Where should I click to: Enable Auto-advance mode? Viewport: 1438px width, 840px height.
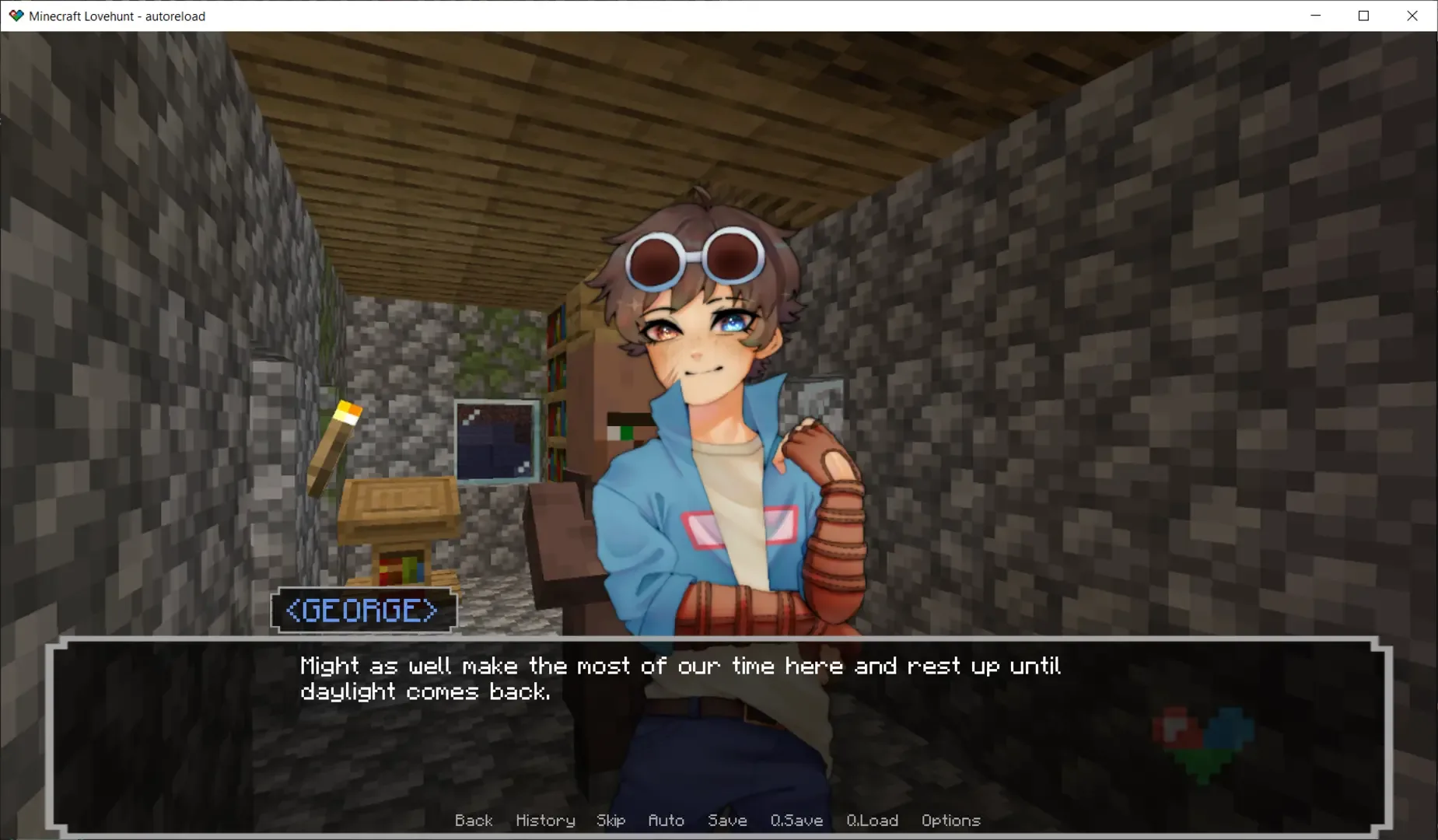pos(666,821)
